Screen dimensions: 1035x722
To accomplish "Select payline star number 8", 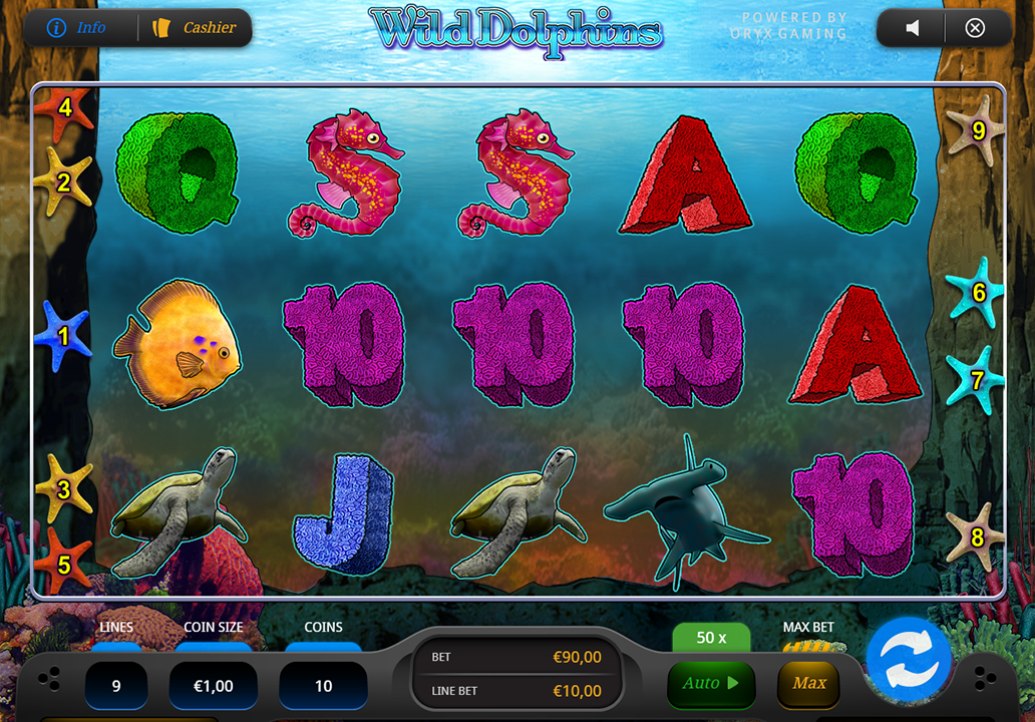I will [977, 537].
